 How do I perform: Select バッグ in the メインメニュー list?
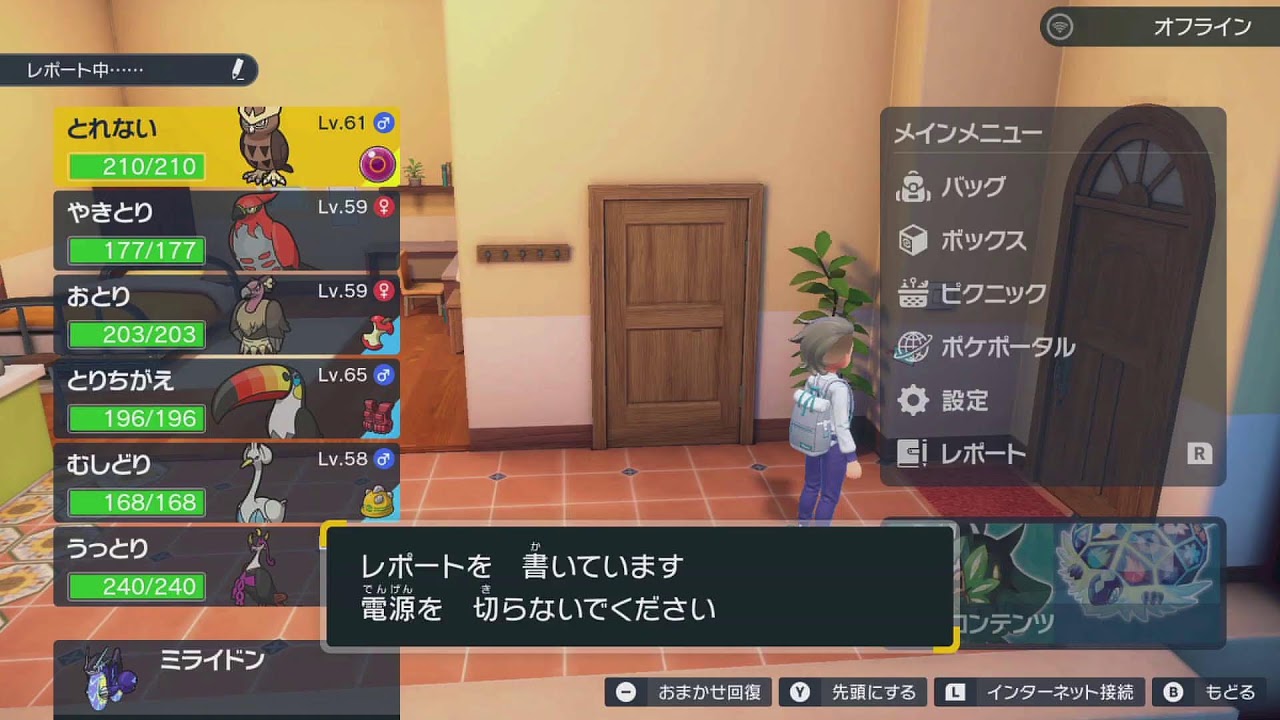pyautogui.click(x=965, y=186)
